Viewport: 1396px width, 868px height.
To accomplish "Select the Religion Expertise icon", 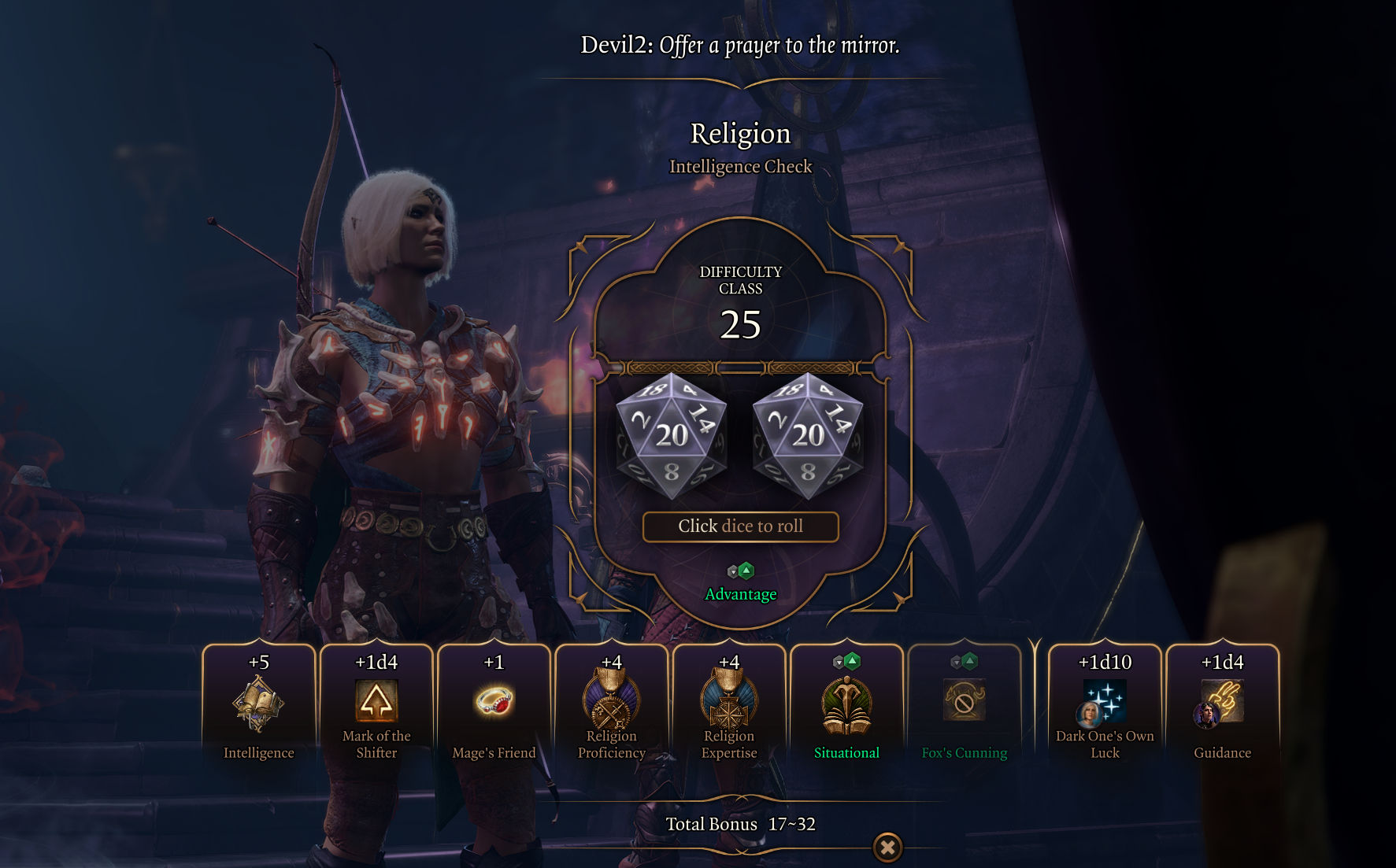I will 729,703.
